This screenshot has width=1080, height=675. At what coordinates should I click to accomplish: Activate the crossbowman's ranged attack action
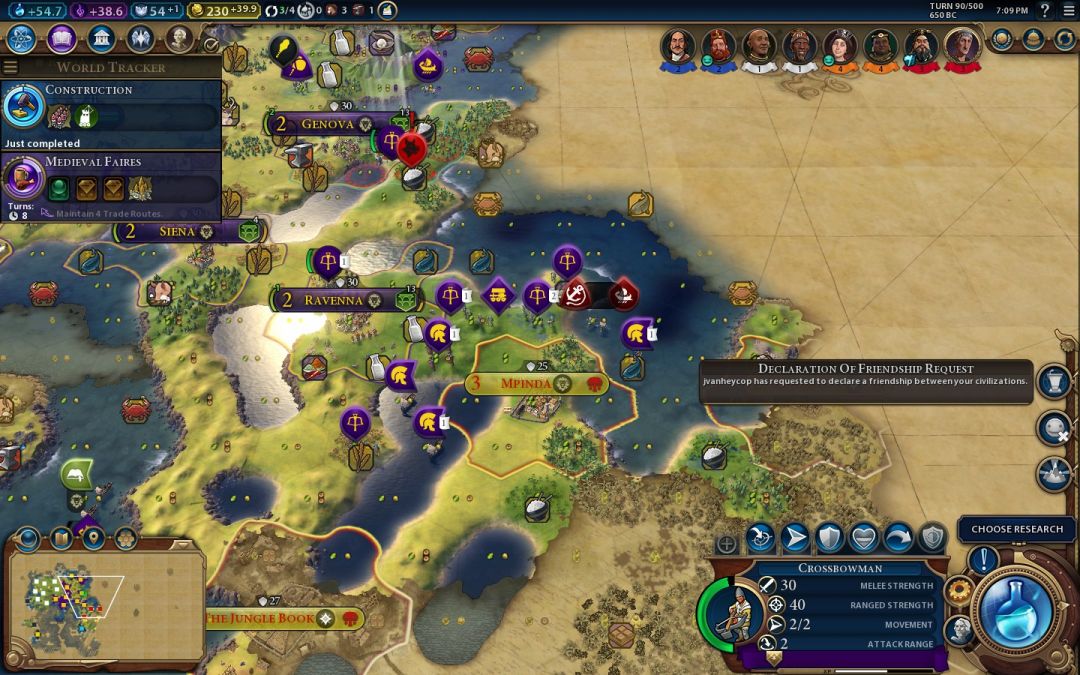click(760, 538)
